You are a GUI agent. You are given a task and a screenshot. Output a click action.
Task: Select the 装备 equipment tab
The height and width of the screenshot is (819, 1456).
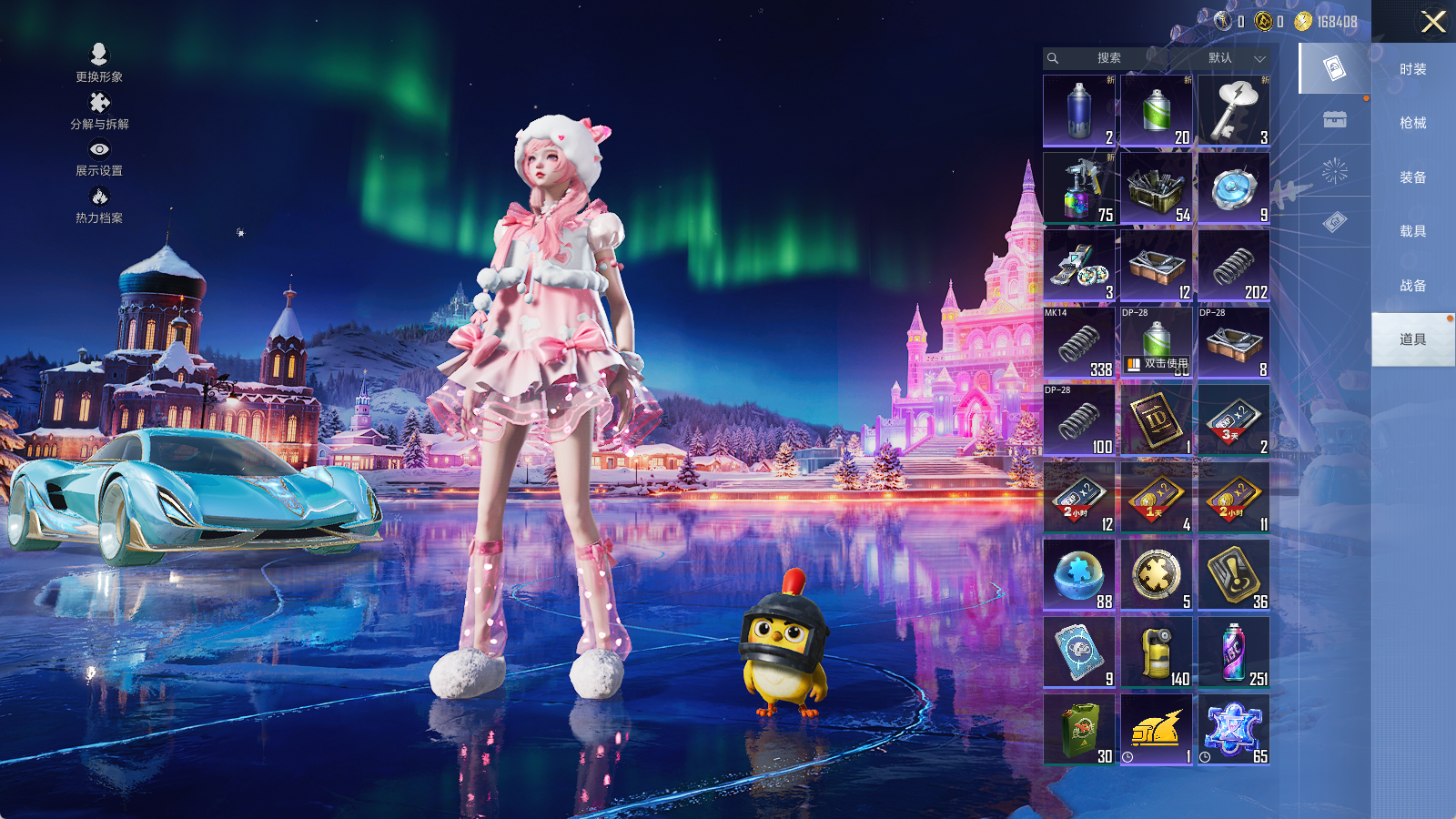click(1412, 177)
